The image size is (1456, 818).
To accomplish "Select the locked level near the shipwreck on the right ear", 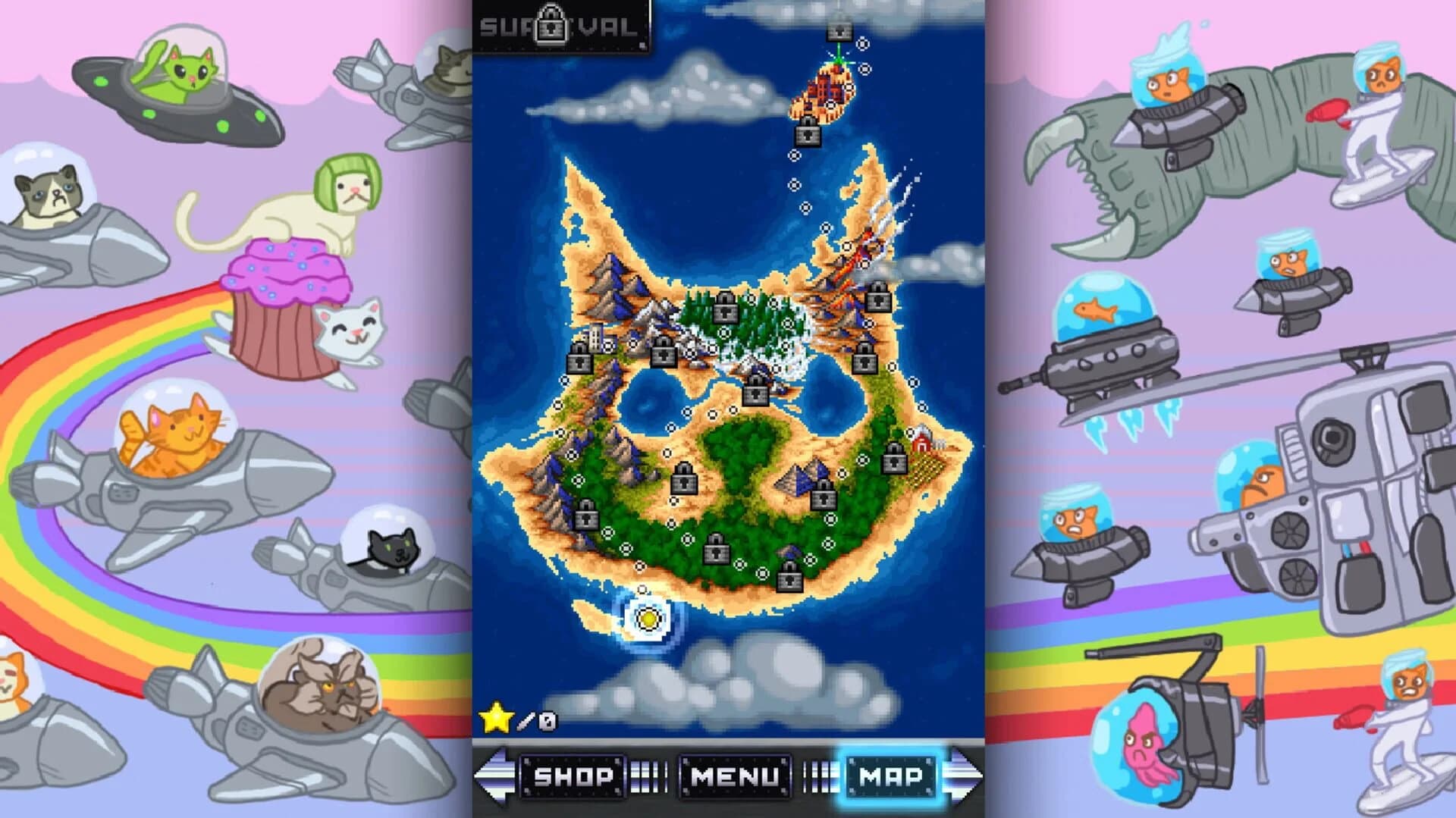I will click(877, 299).
